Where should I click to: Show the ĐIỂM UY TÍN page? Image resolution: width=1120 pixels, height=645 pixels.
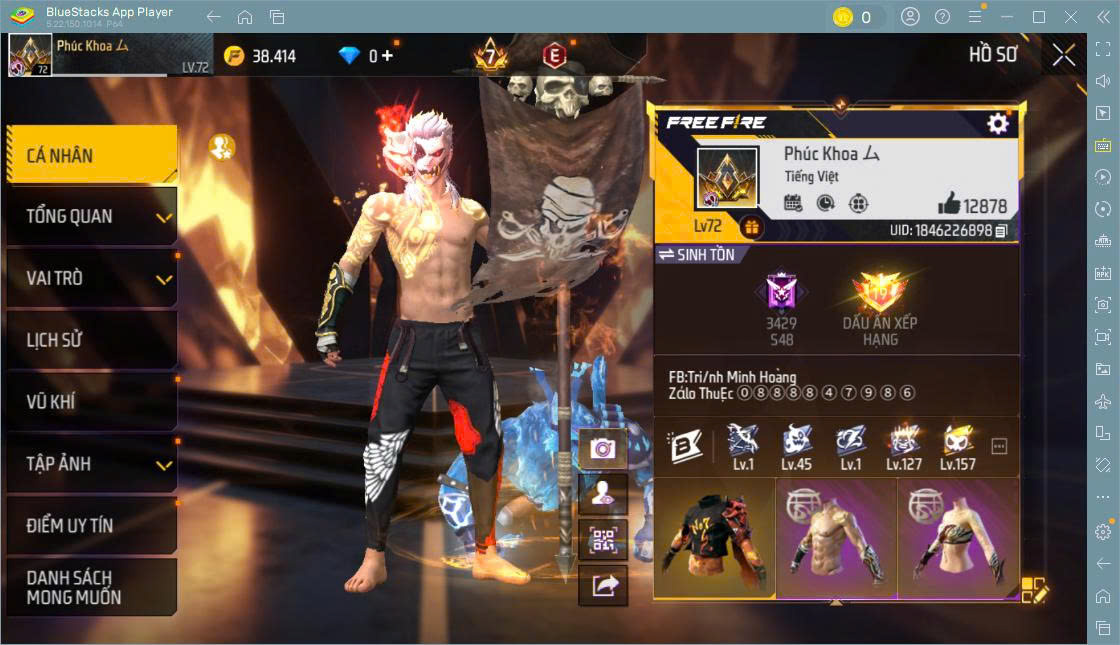(92, 525)
